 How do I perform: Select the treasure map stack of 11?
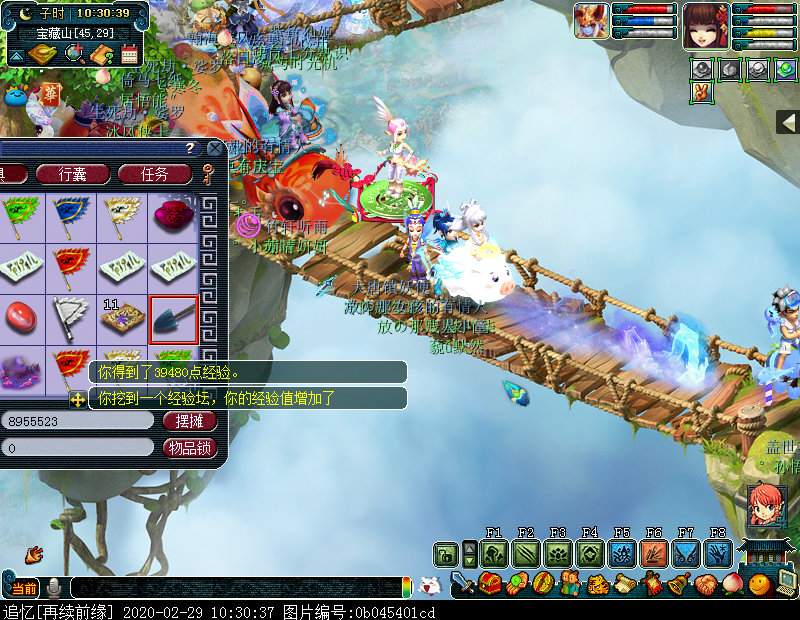coord(123,319)
